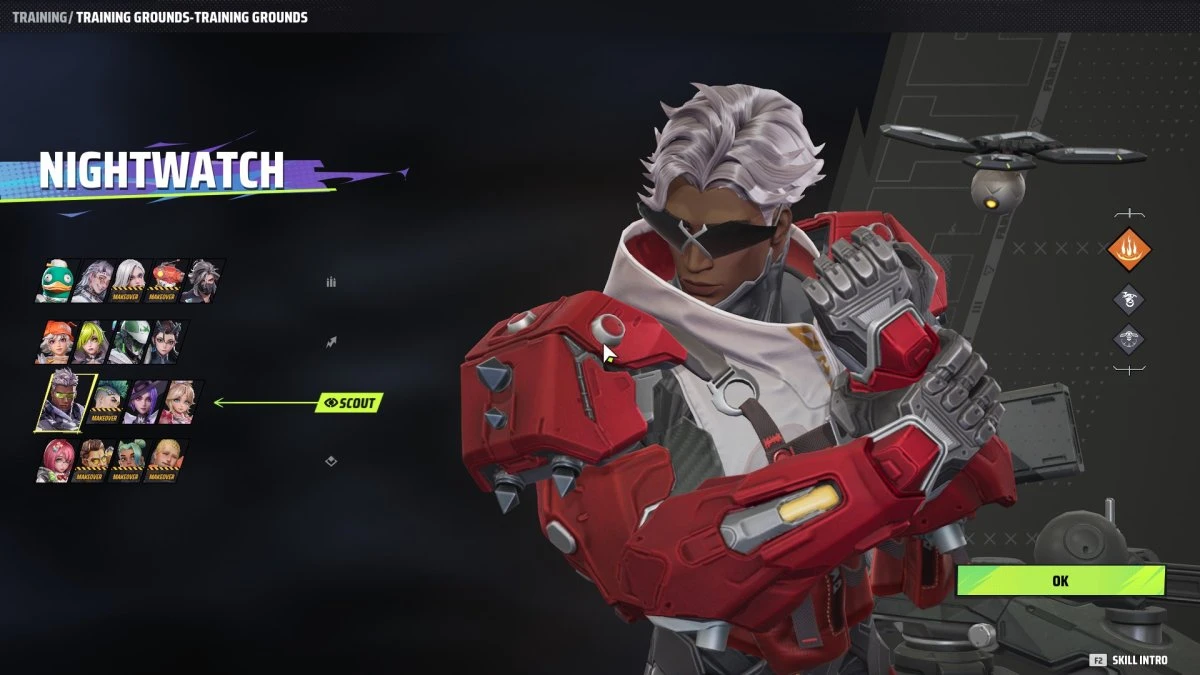1200x675 pixels.
Task: Select the Nightwatch portrait with green glasses
Action: [x=67, y=402]
